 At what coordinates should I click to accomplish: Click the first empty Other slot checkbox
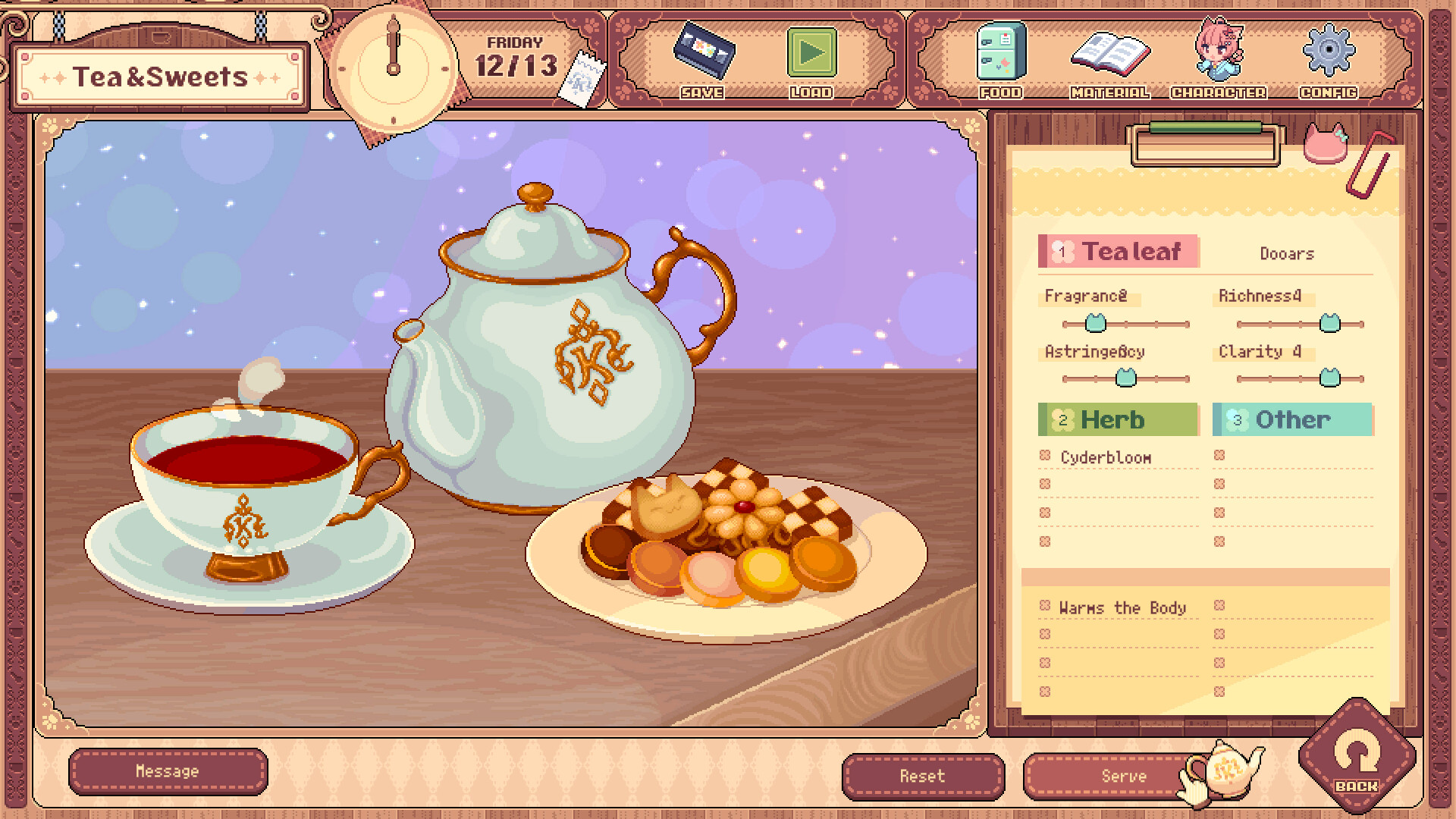(x=1219, y=456)
